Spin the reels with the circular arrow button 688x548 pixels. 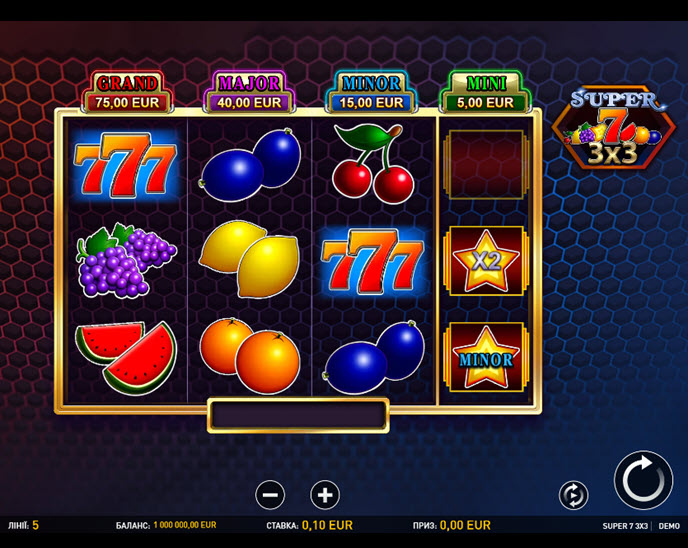[x=643, y=480]
